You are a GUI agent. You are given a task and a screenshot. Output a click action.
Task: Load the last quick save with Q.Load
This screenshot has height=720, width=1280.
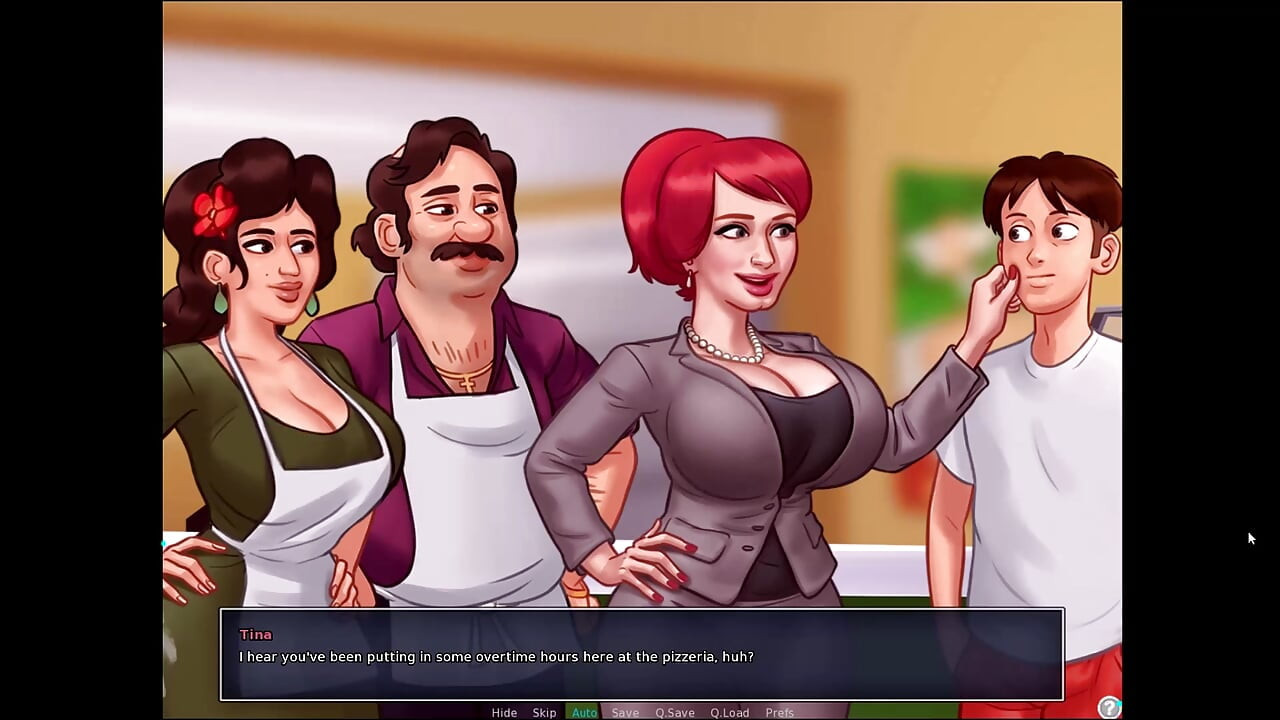click(728, 712)
